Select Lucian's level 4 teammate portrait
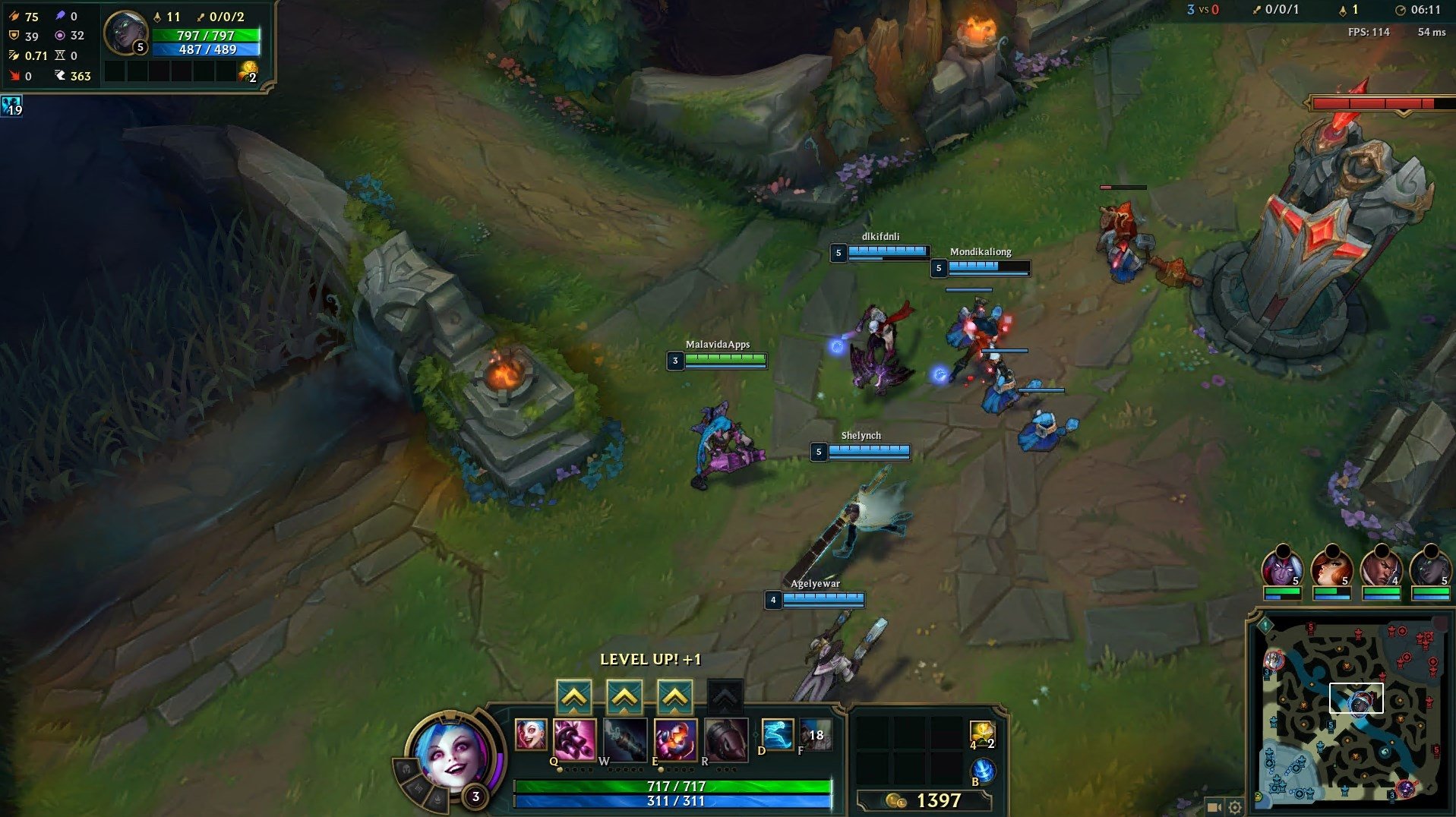1456x817 pixels. coord(1382,567)
